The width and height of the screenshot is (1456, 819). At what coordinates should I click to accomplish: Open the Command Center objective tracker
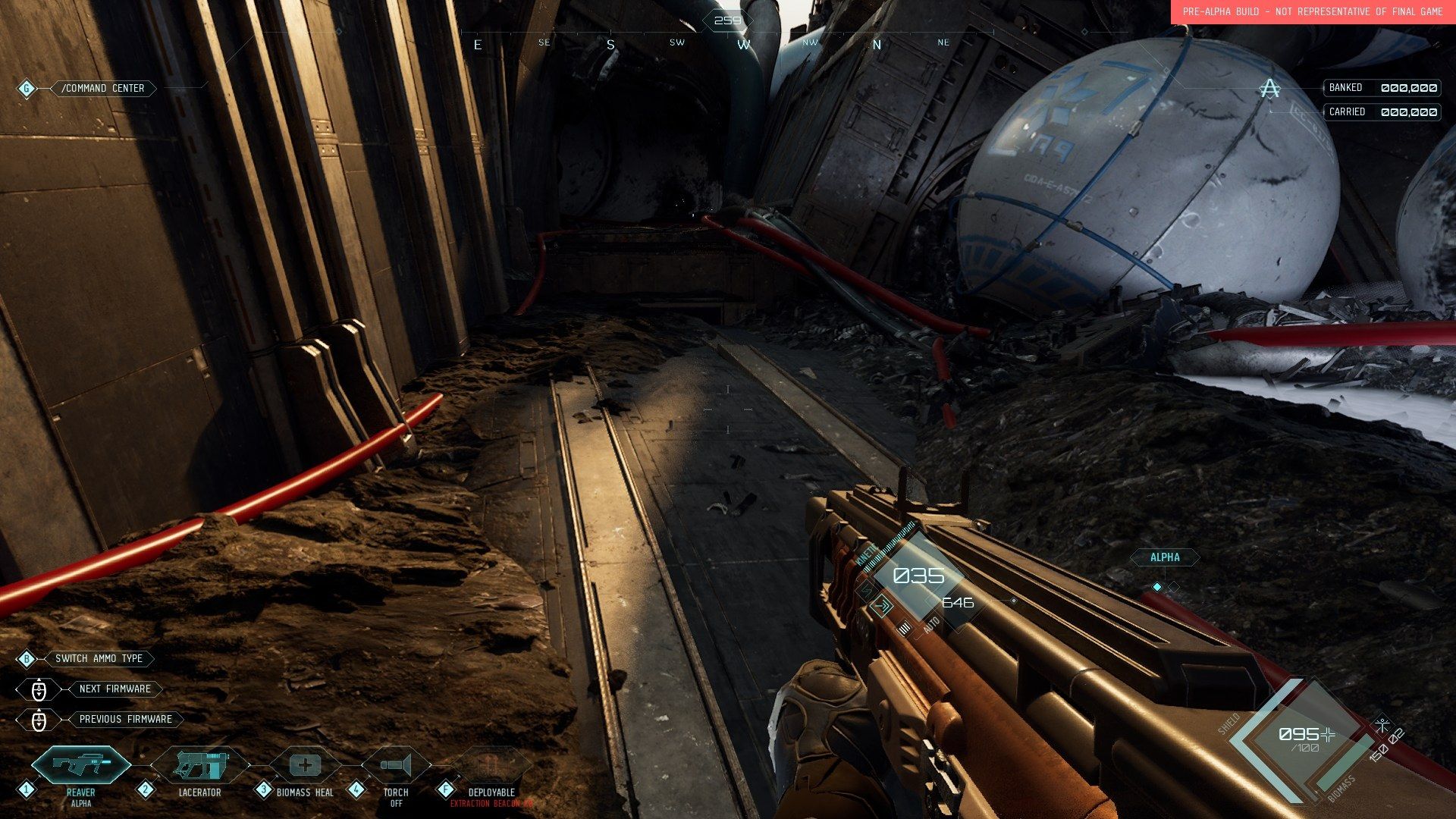[x=102, y=89]
